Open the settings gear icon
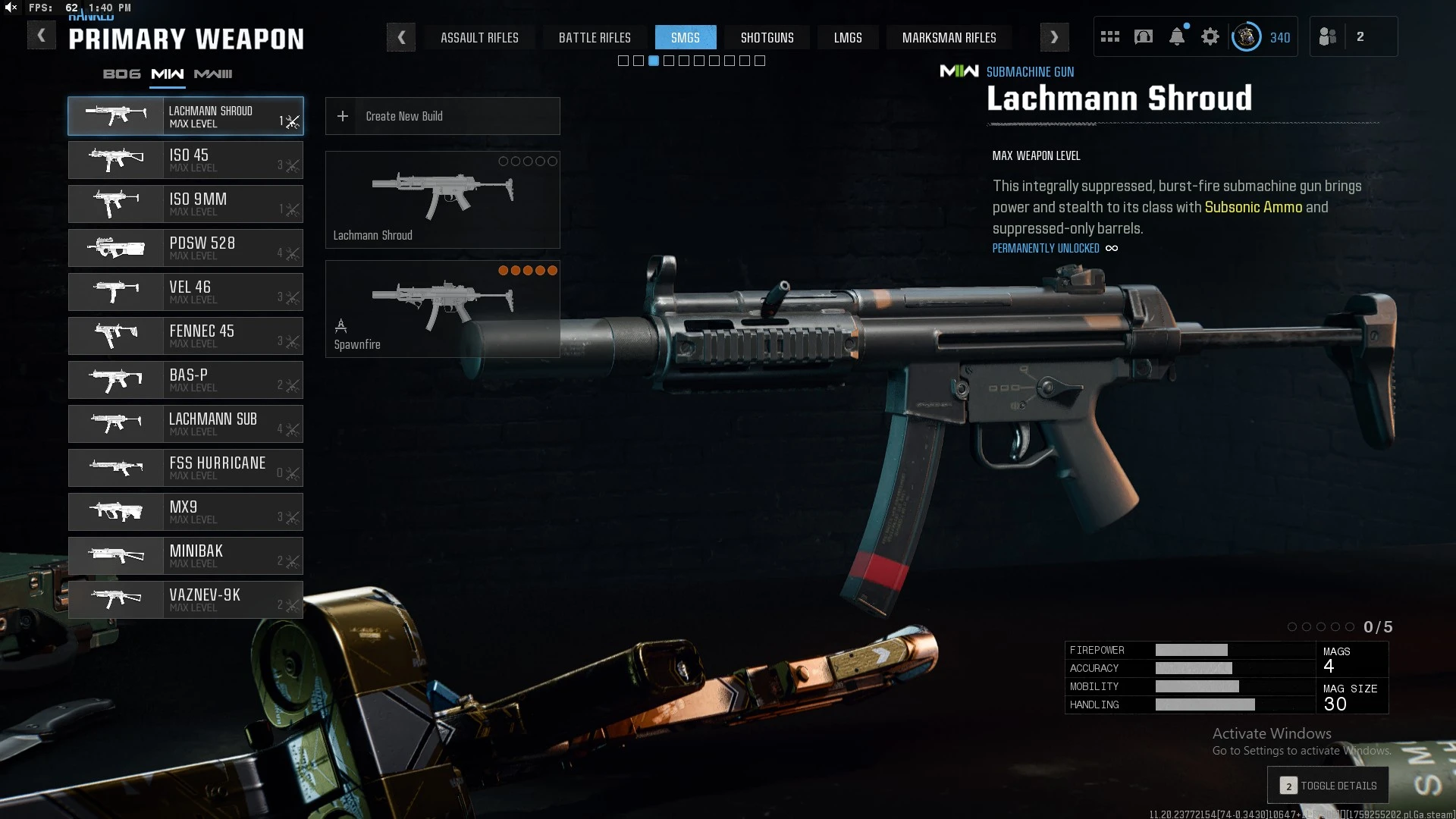The height and width of the screenshot is (819, 1456). click(1210, 36)
